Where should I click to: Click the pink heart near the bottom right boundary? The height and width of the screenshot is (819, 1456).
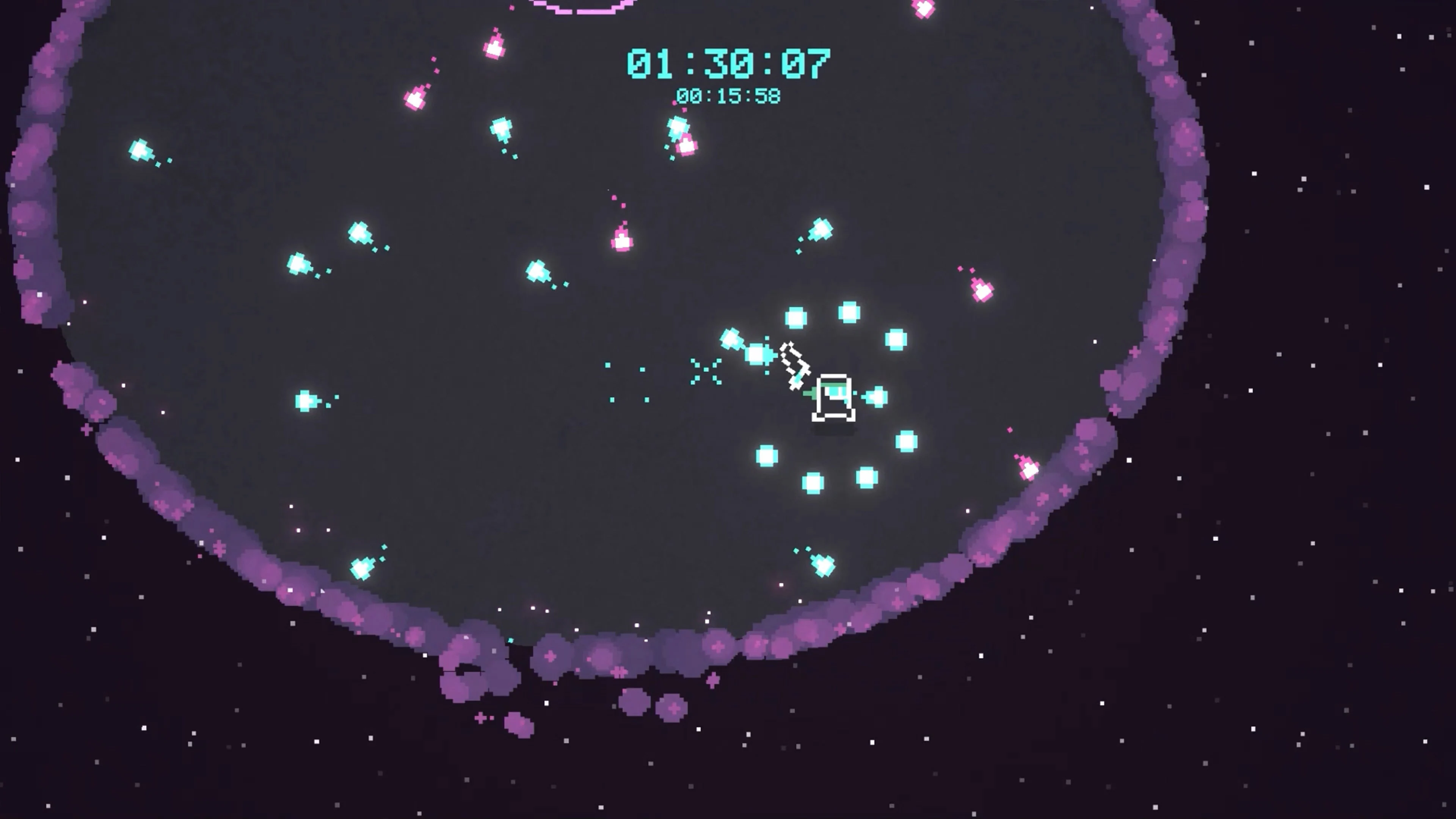pos(1028,469)
